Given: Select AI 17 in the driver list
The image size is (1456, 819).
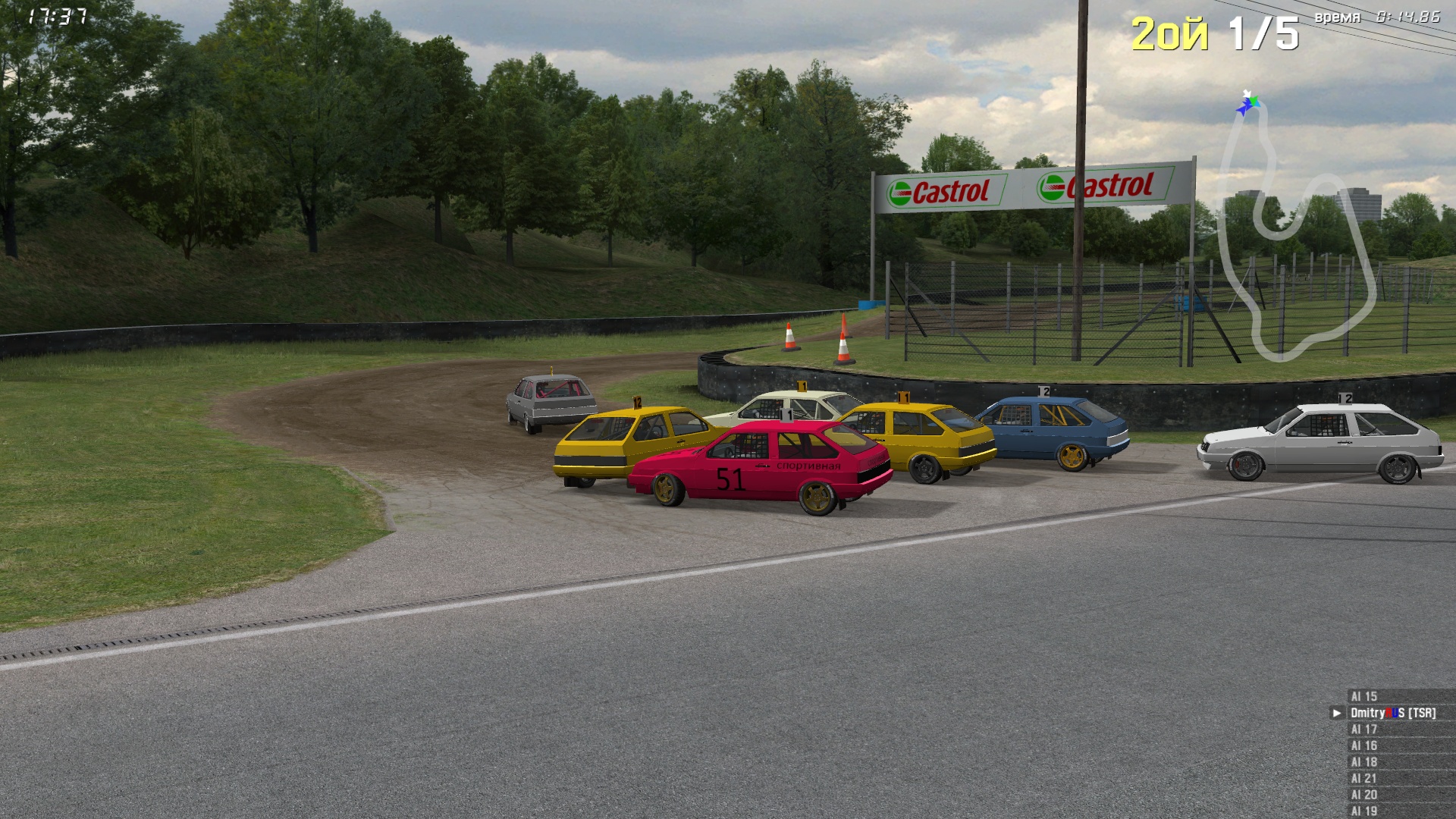Looking at the screenshot, I should coord(1363,730).
